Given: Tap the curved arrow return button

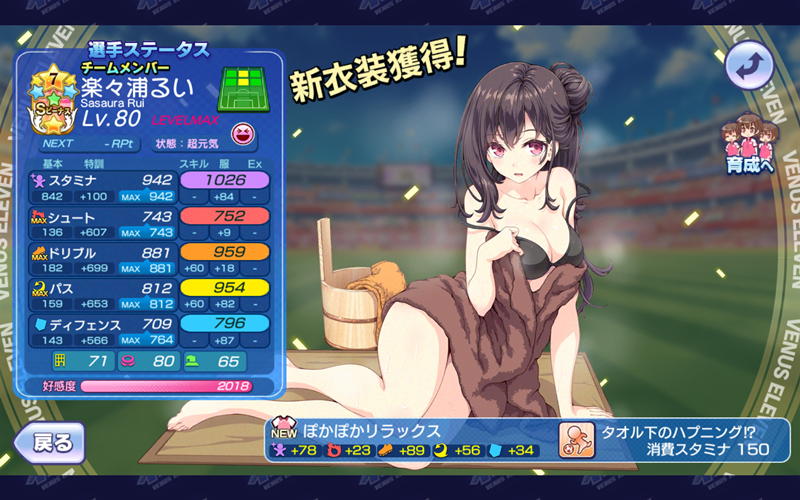Looking at the screenshot, I should point(750,67).
